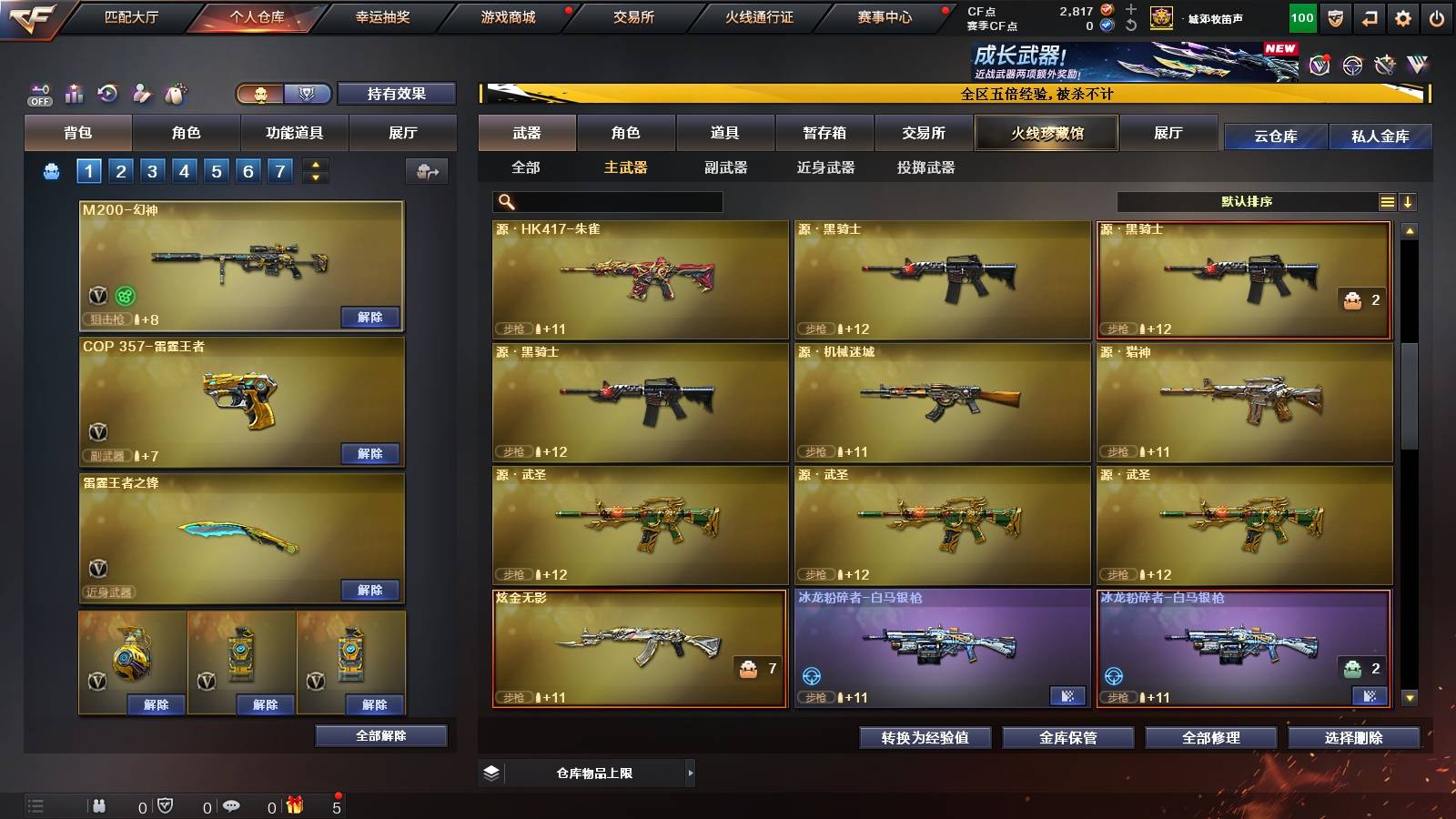Open the gift box icon at the bottom bar
The height and width of the screenshot is (819, 1456).
point(292,804)
